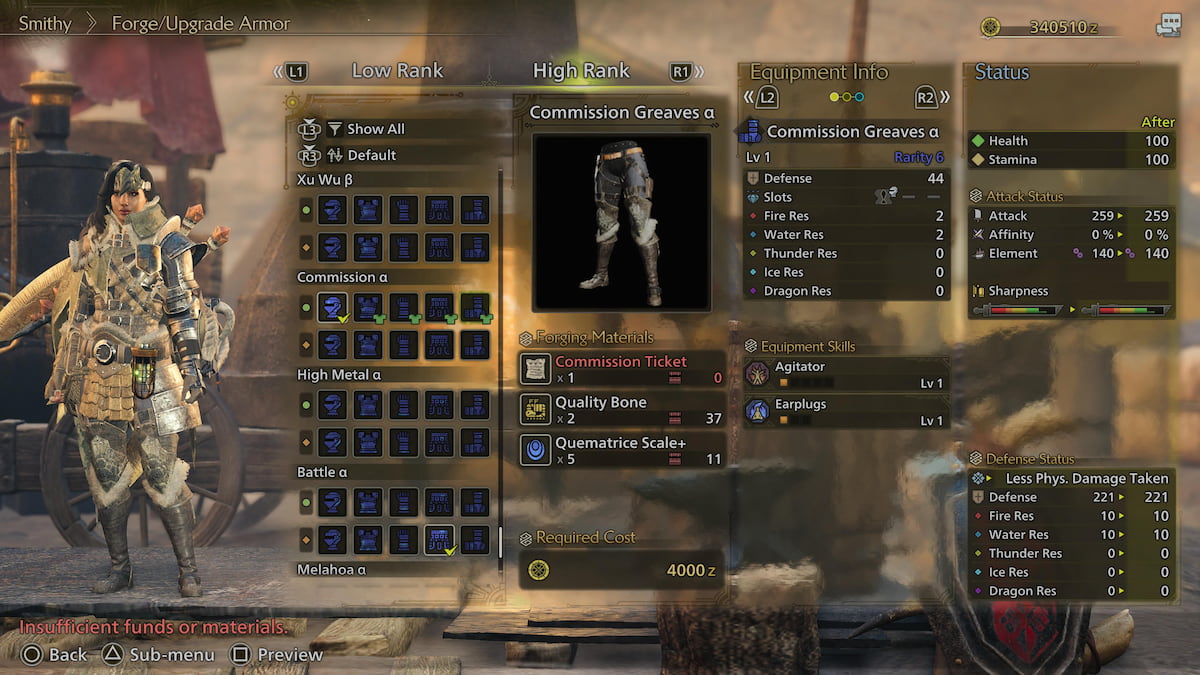This screenshot has height=675, width=1200.
Task: Choose the checkmarked Battle α waist piece
Action: [439, 539]
